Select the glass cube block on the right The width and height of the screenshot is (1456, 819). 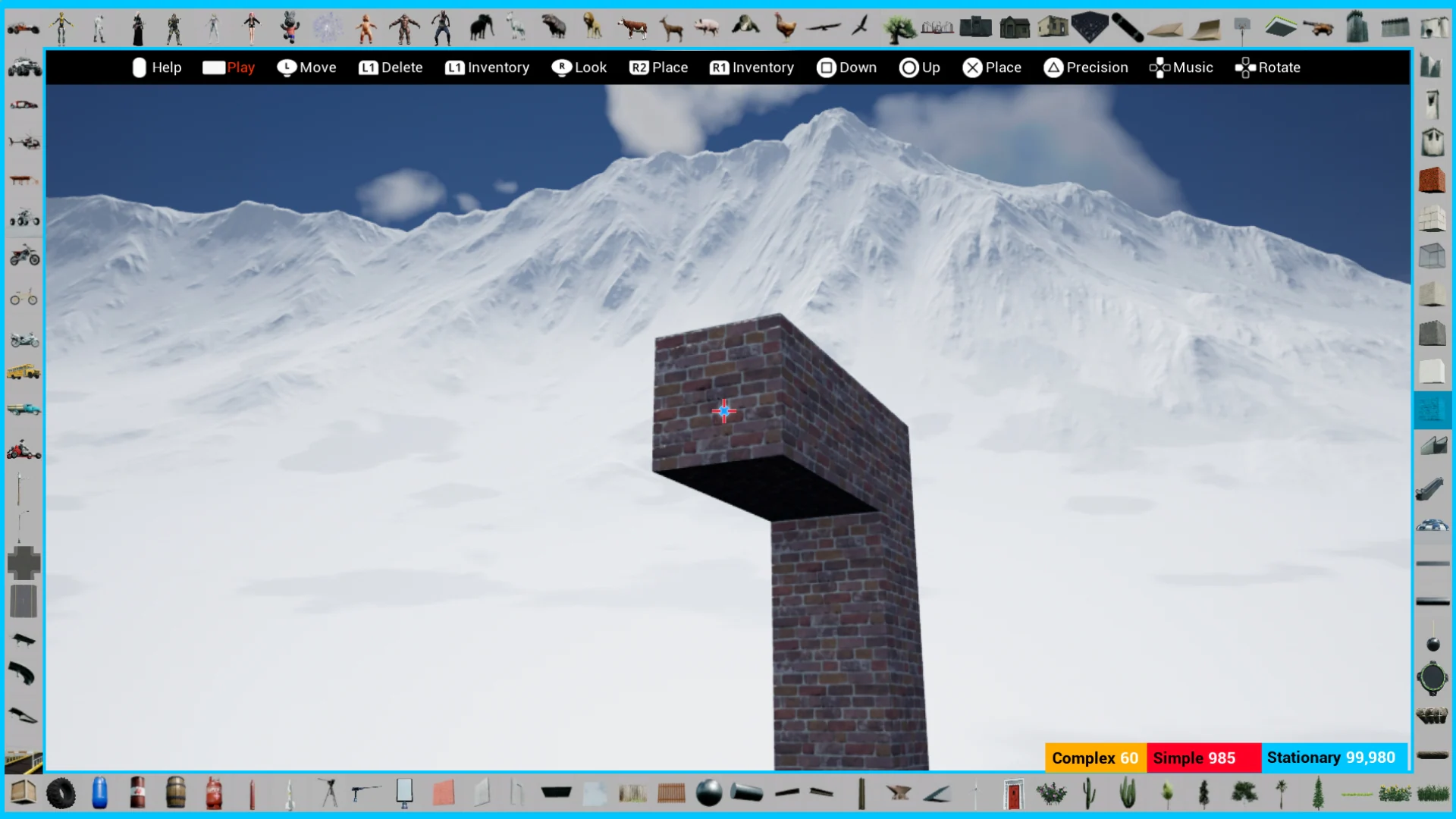coord(1433,256)
